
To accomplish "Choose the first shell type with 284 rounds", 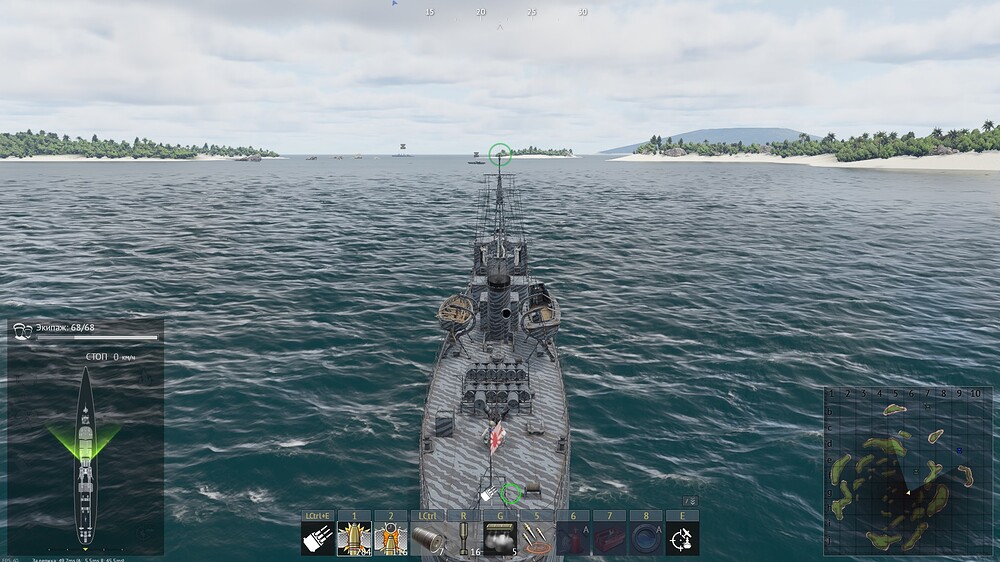I will click(354, 538).
